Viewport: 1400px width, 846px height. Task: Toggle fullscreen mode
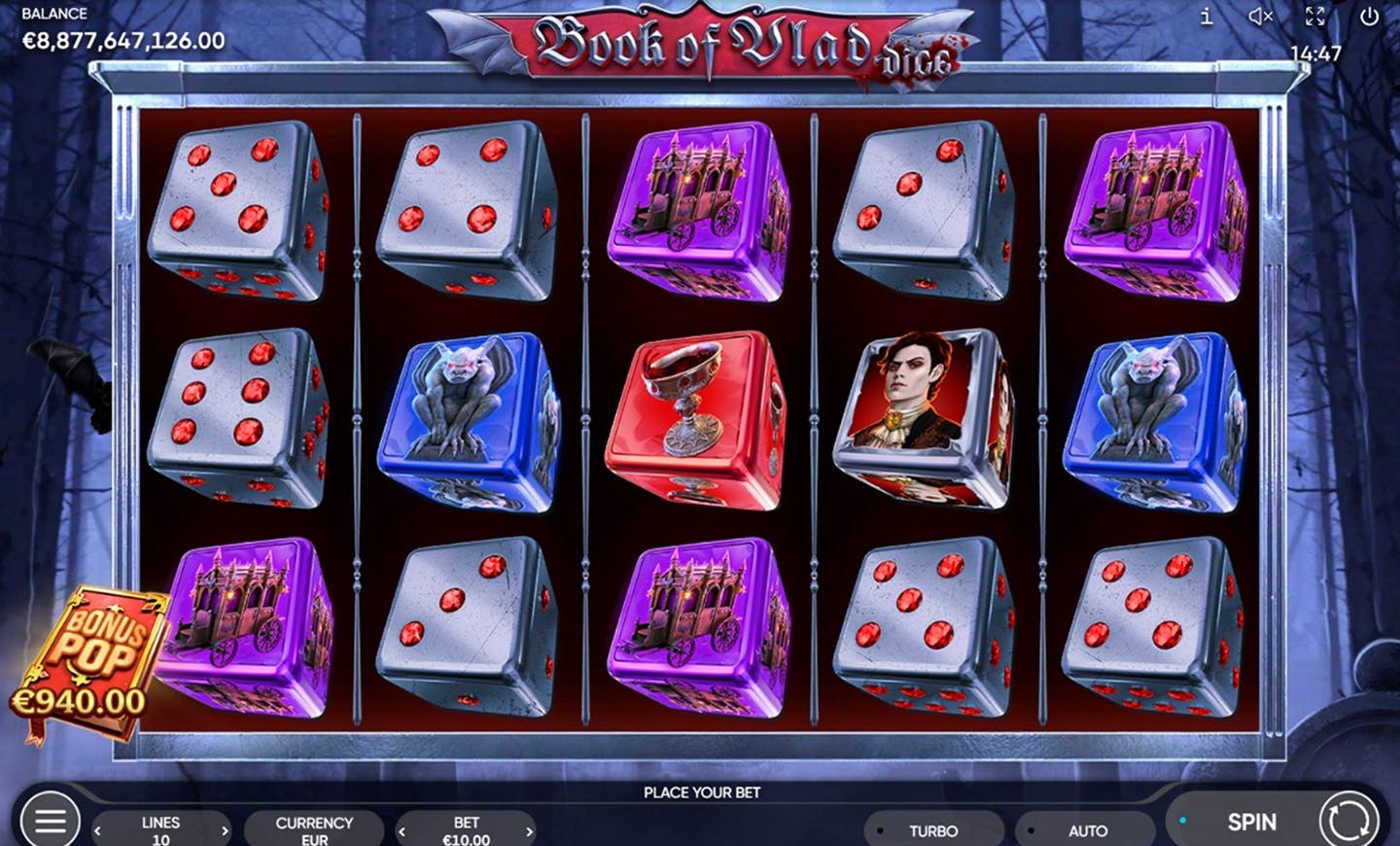click(1314, 17)
